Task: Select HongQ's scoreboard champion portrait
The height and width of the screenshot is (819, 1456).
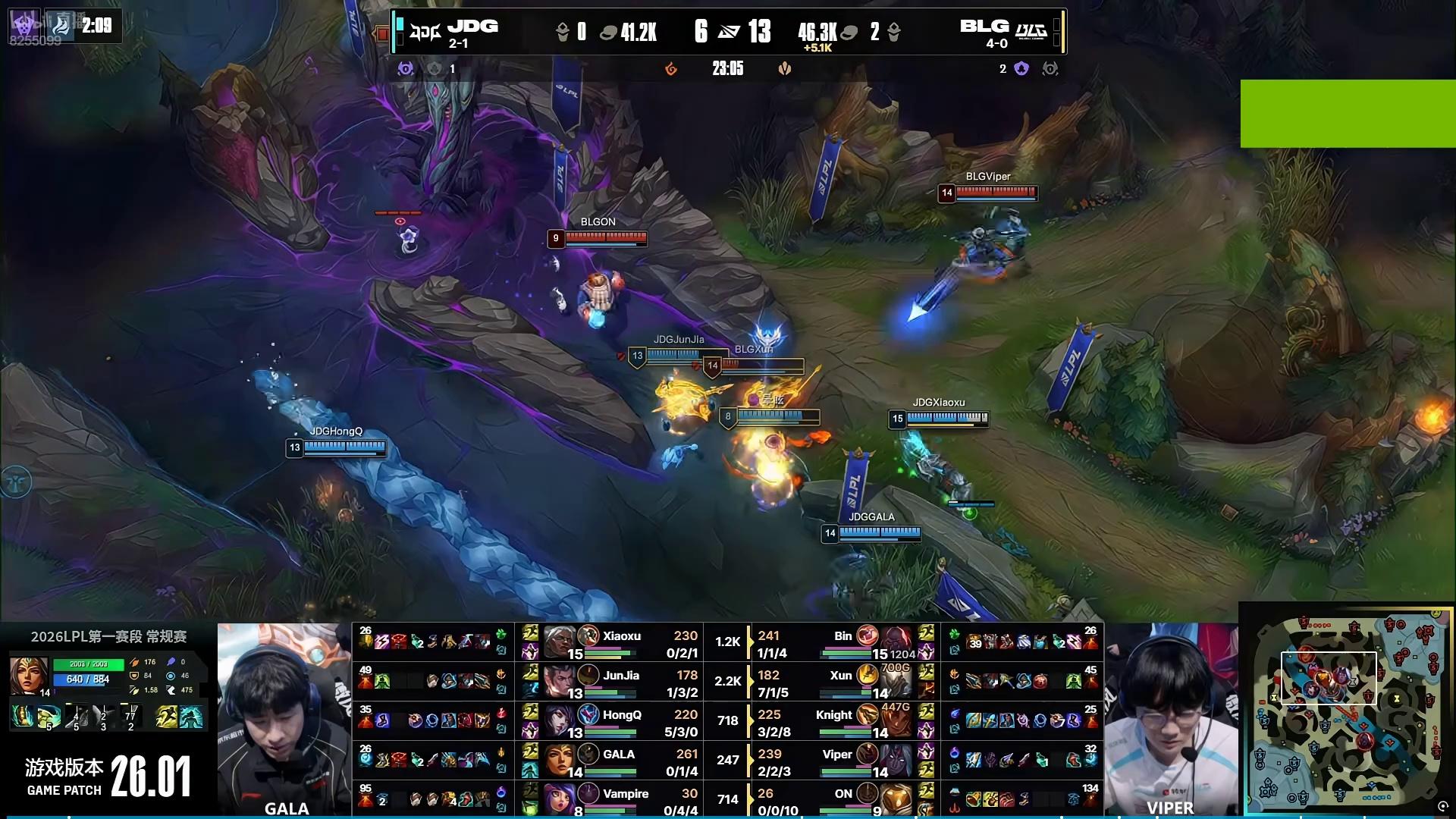Action: coord(560,721)
